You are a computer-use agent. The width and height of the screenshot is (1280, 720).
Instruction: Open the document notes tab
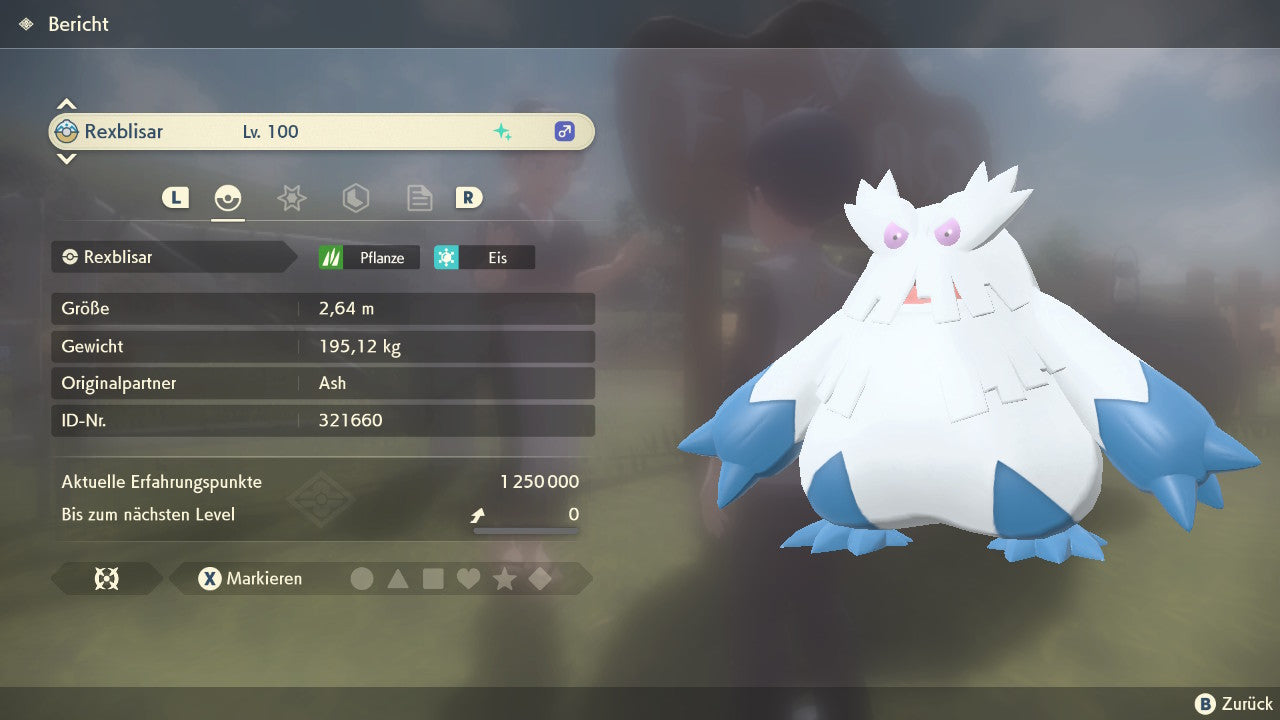pyautogui.click(x=419, y=198)
